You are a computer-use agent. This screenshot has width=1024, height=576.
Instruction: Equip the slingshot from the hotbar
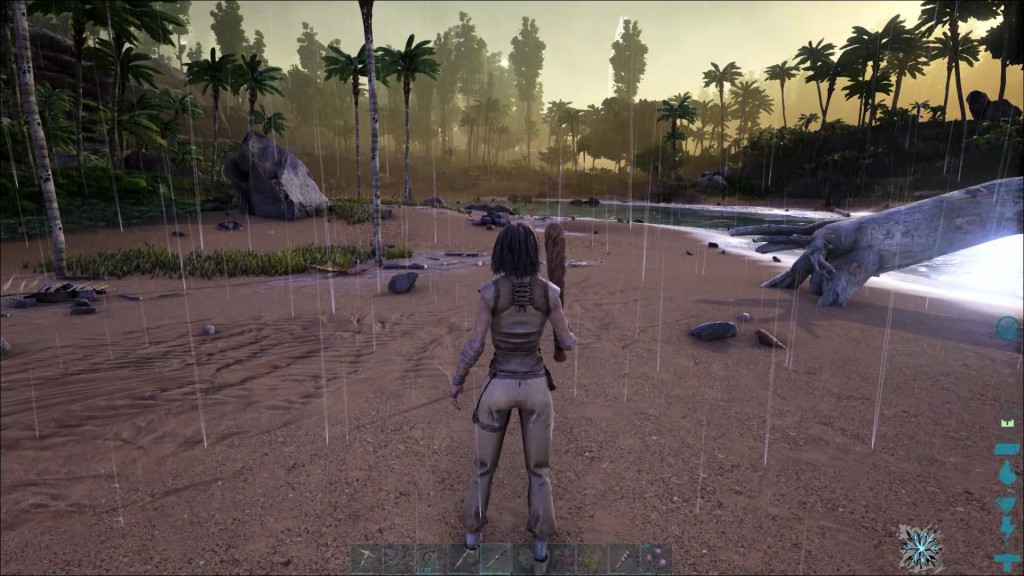tap(431, 559)
